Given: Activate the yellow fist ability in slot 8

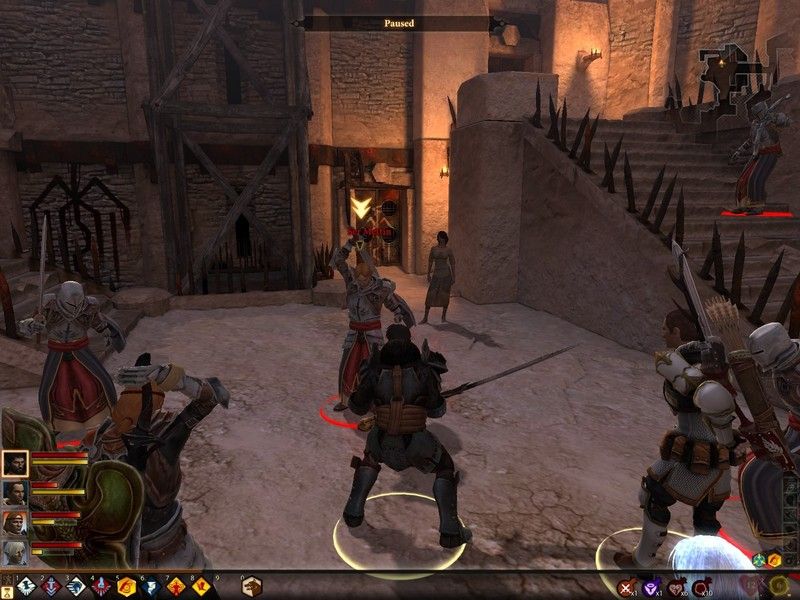Looking at the screenshot, I should [201, 587].
